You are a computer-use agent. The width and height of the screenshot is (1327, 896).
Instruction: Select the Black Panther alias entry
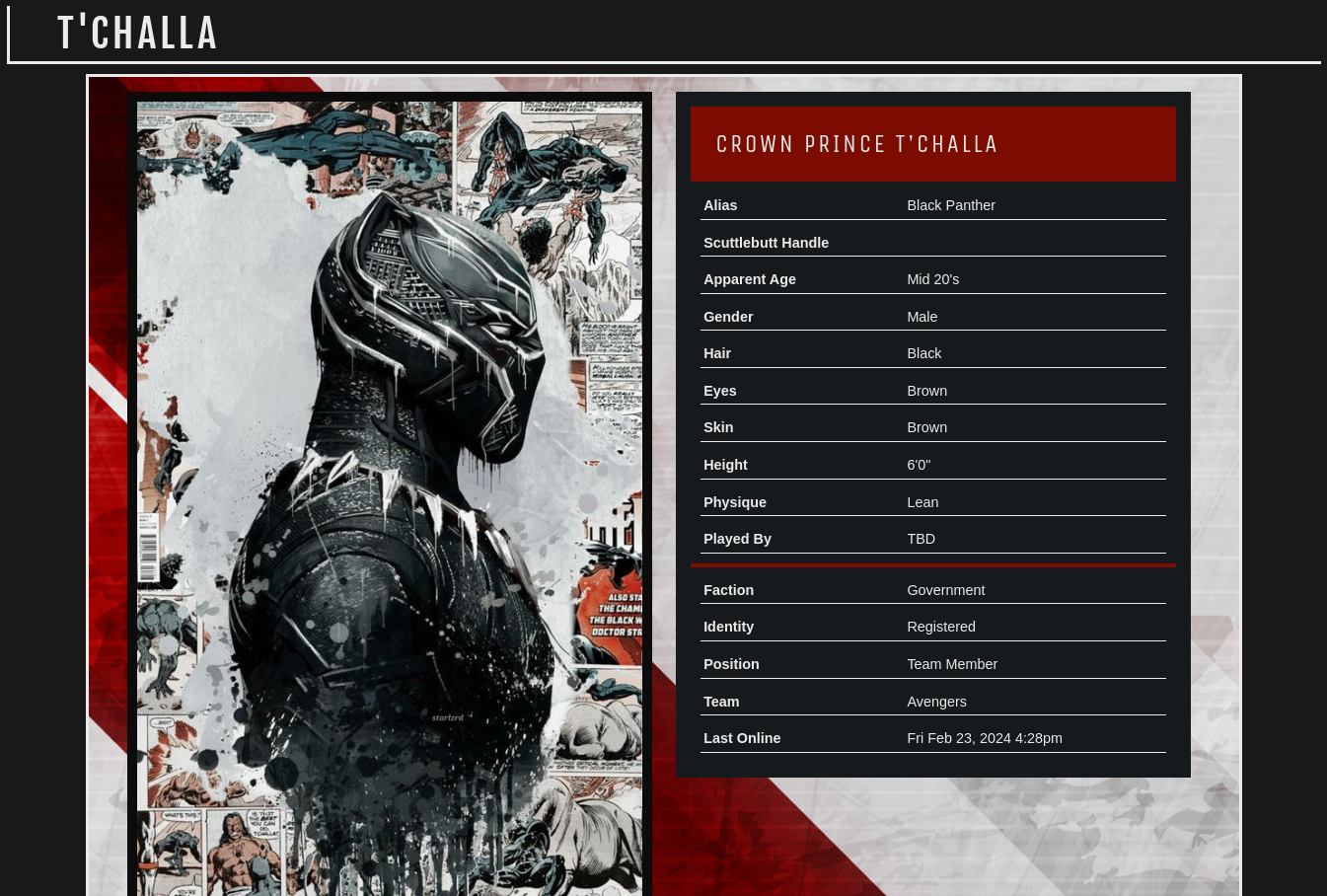tap(950, 205)
